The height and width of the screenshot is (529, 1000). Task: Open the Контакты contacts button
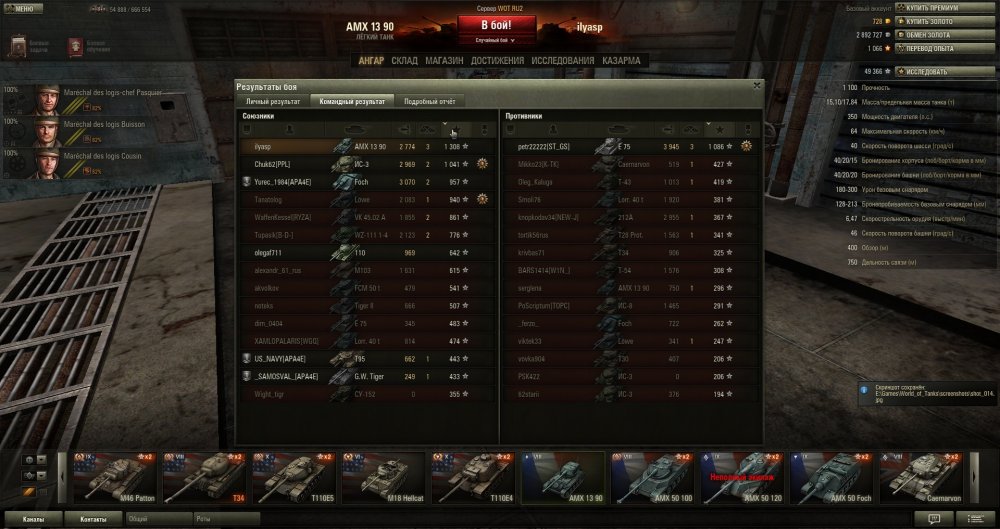coord(94,520)
